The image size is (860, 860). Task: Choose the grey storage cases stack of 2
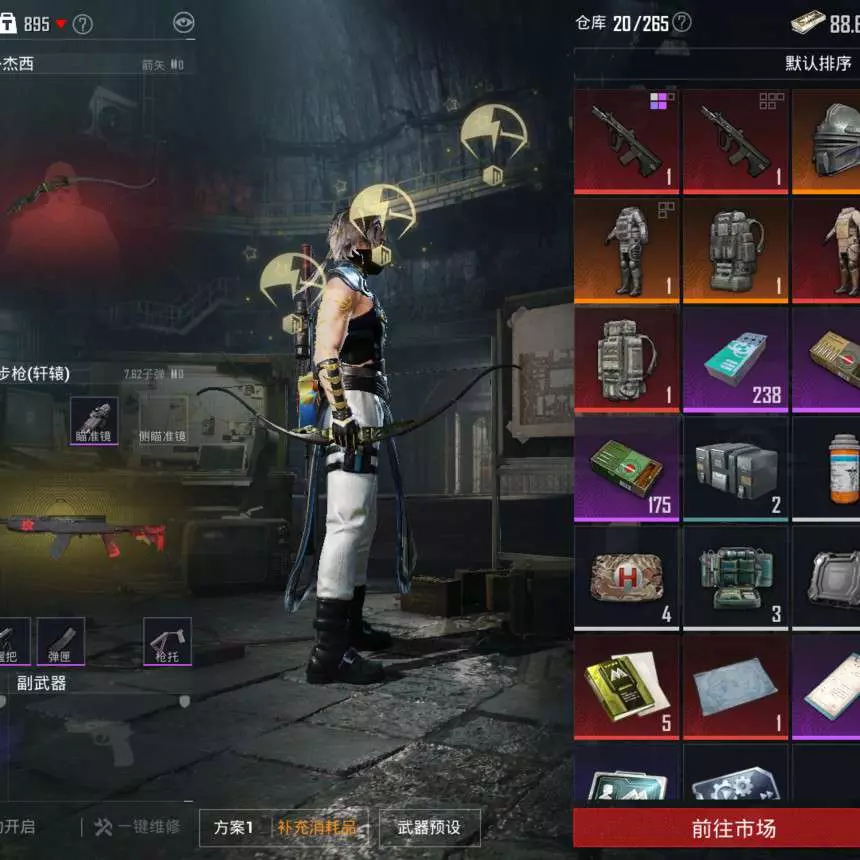tap(735, 469)
